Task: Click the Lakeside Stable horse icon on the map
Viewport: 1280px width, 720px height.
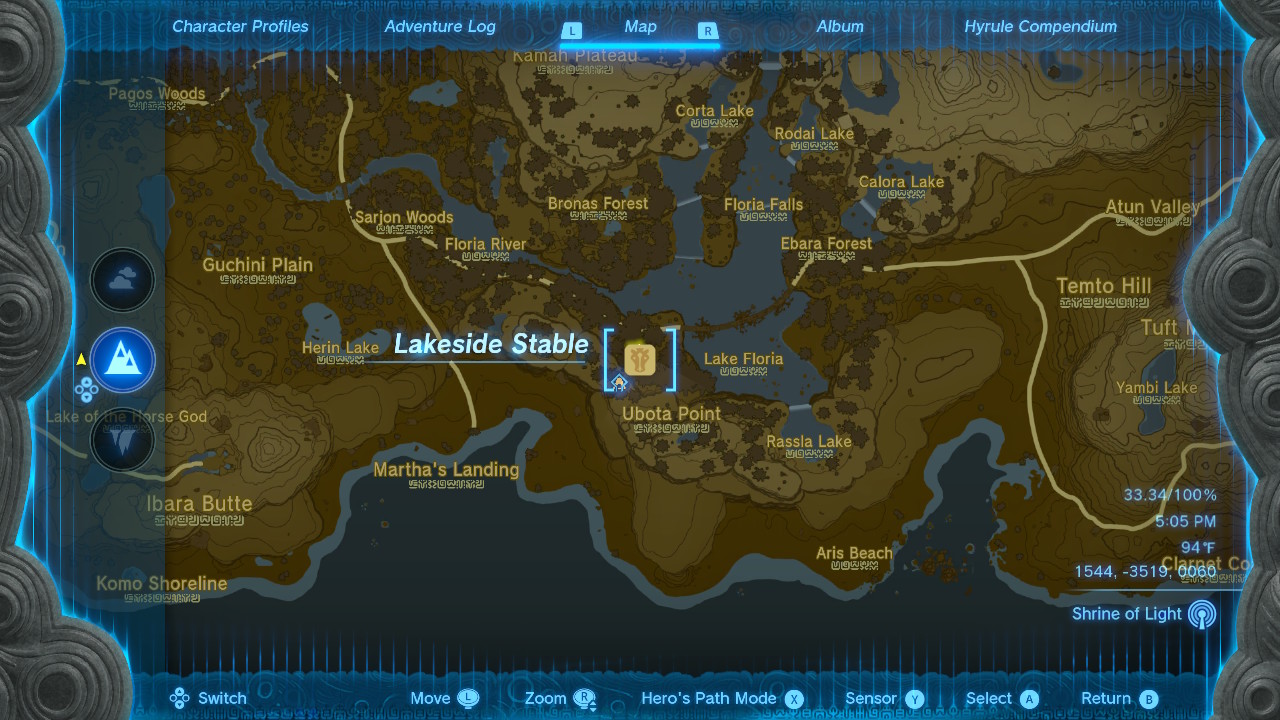Action: (640, 357)
